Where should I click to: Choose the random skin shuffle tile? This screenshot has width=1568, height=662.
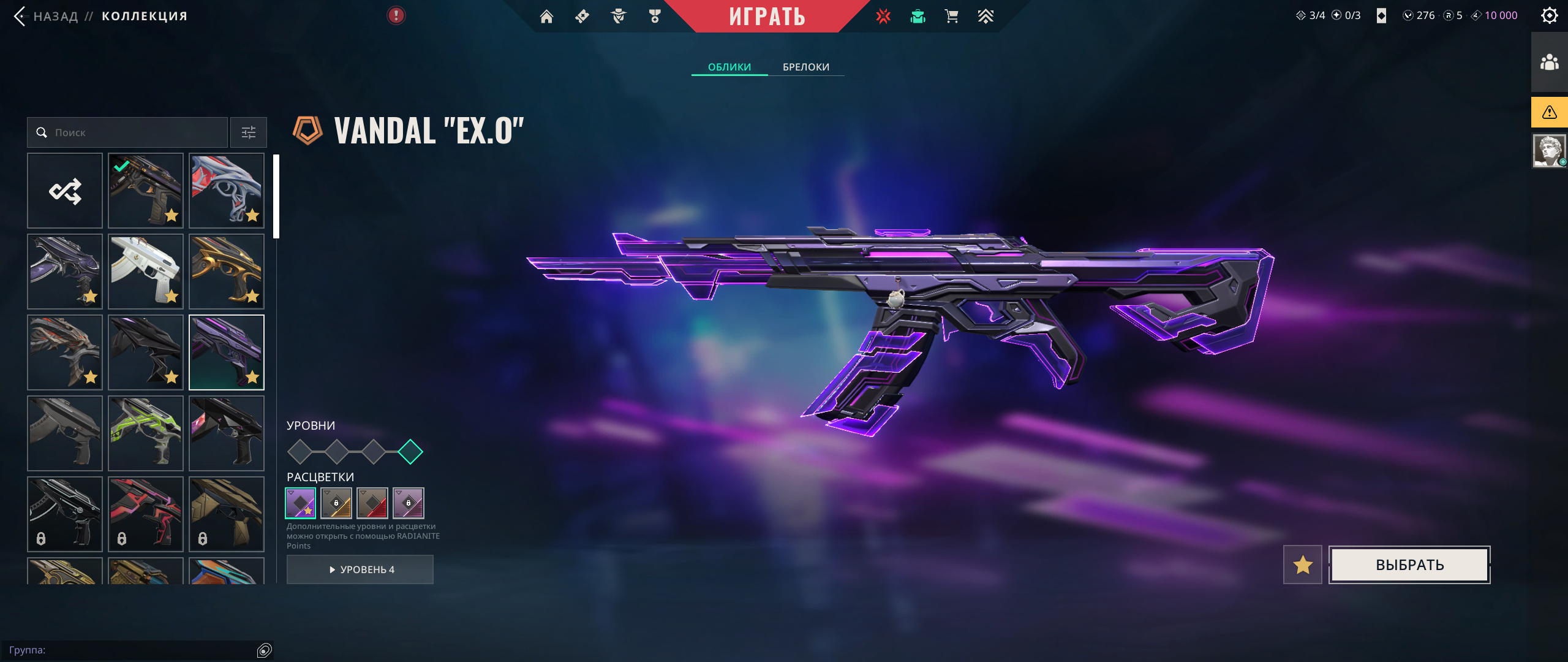pyautogui.click(x=65, y=191)
